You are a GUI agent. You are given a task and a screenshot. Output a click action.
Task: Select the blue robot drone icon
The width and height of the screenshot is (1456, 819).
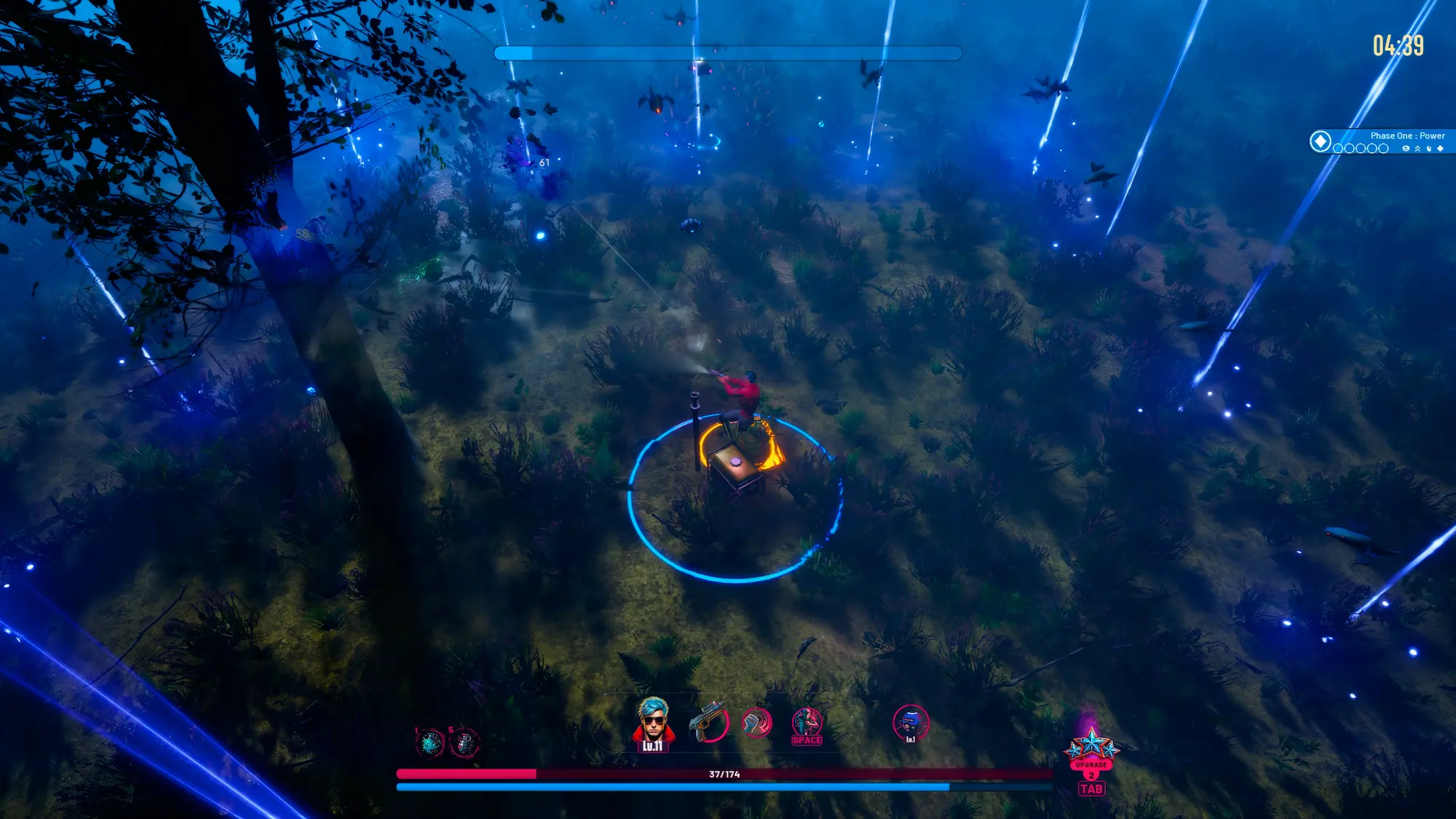point(910,723)
